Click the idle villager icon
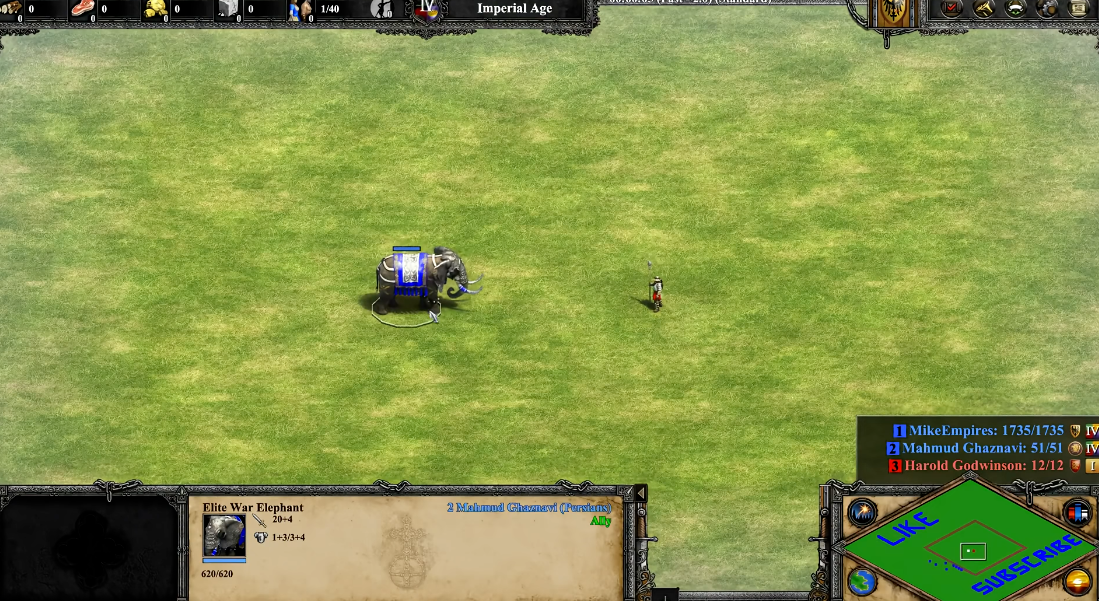This screenshot has width=1099, height=601. pos(382,9)
